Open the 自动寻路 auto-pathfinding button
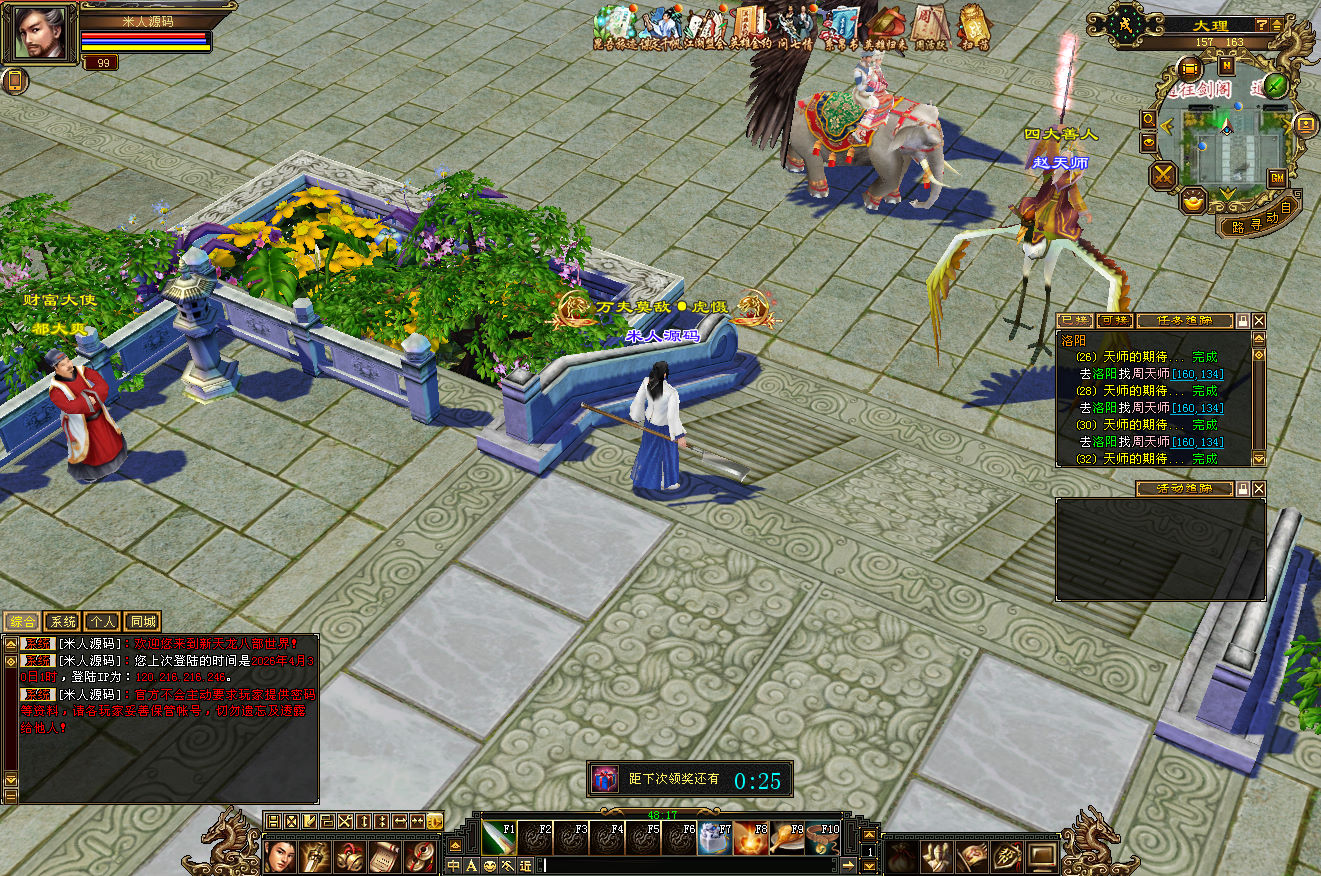The image size is (1321, 876). 1258,223
